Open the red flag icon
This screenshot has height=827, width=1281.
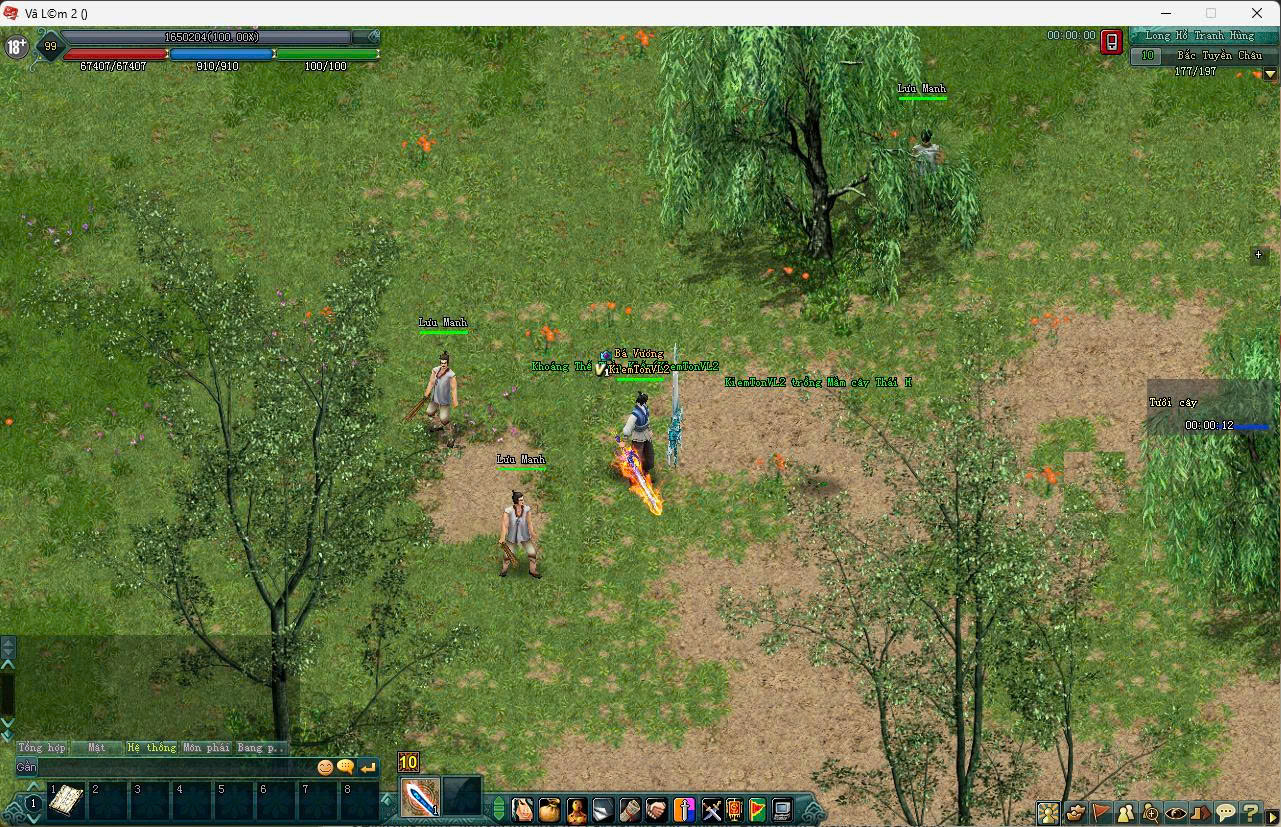1101,813
